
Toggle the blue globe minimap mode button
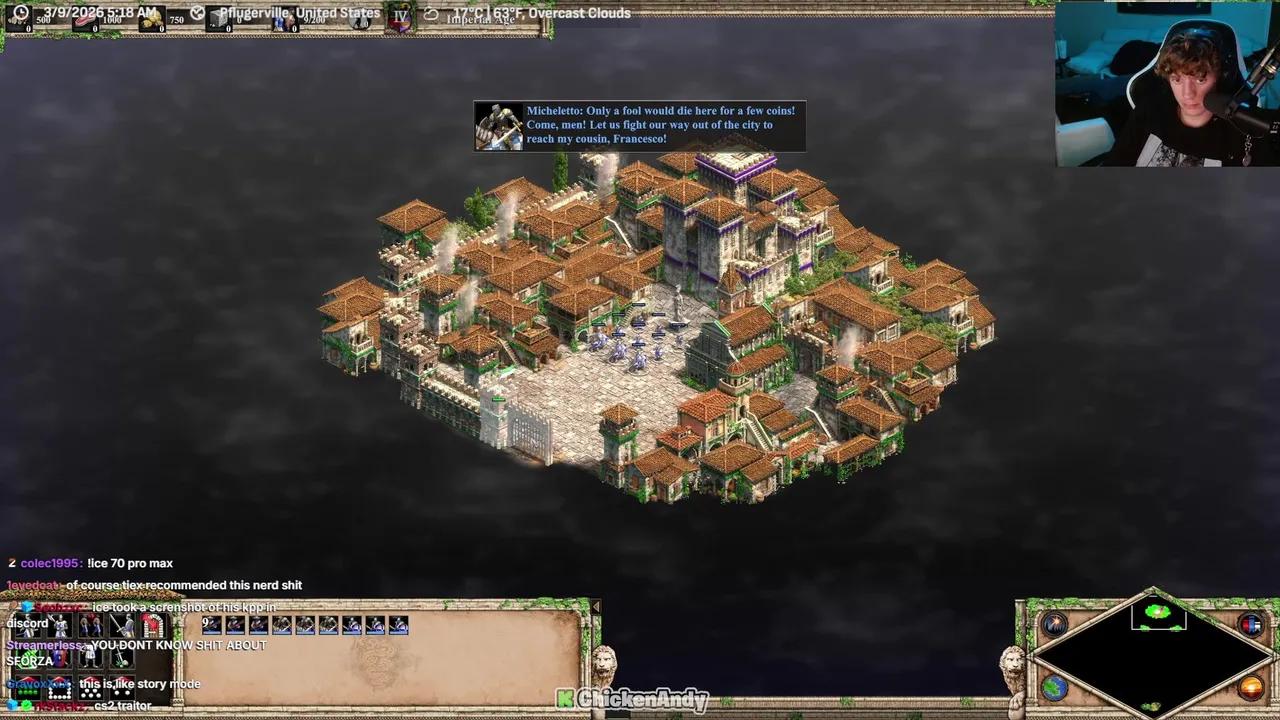tap(1055, 687)
